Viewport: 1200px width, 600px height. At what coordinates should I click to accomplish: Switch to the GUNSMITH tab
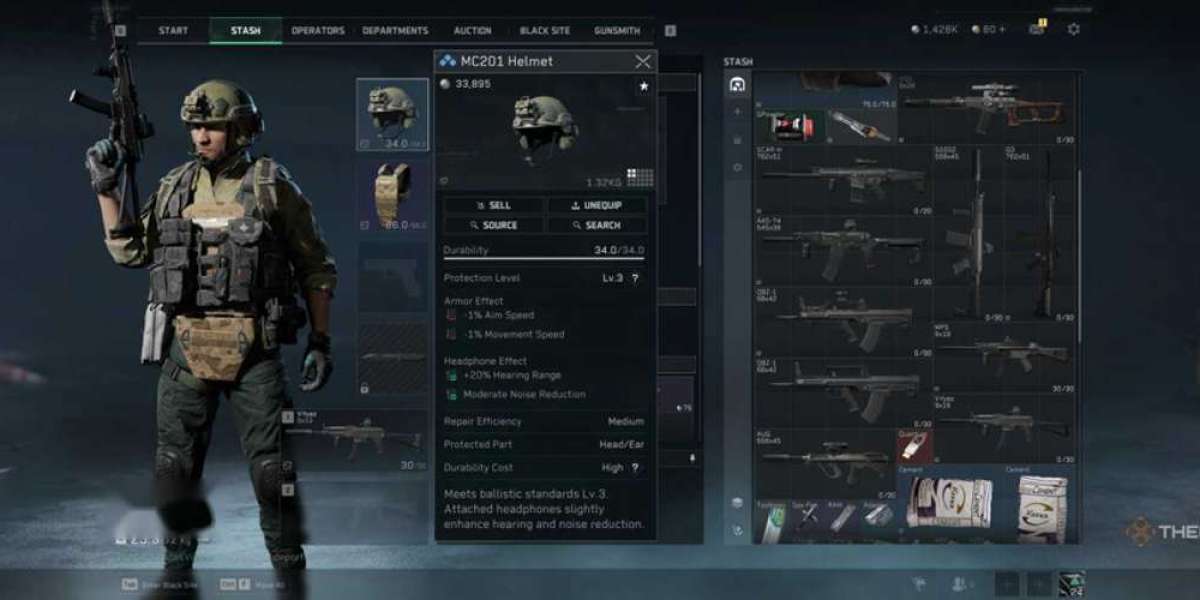pos(617,31)
